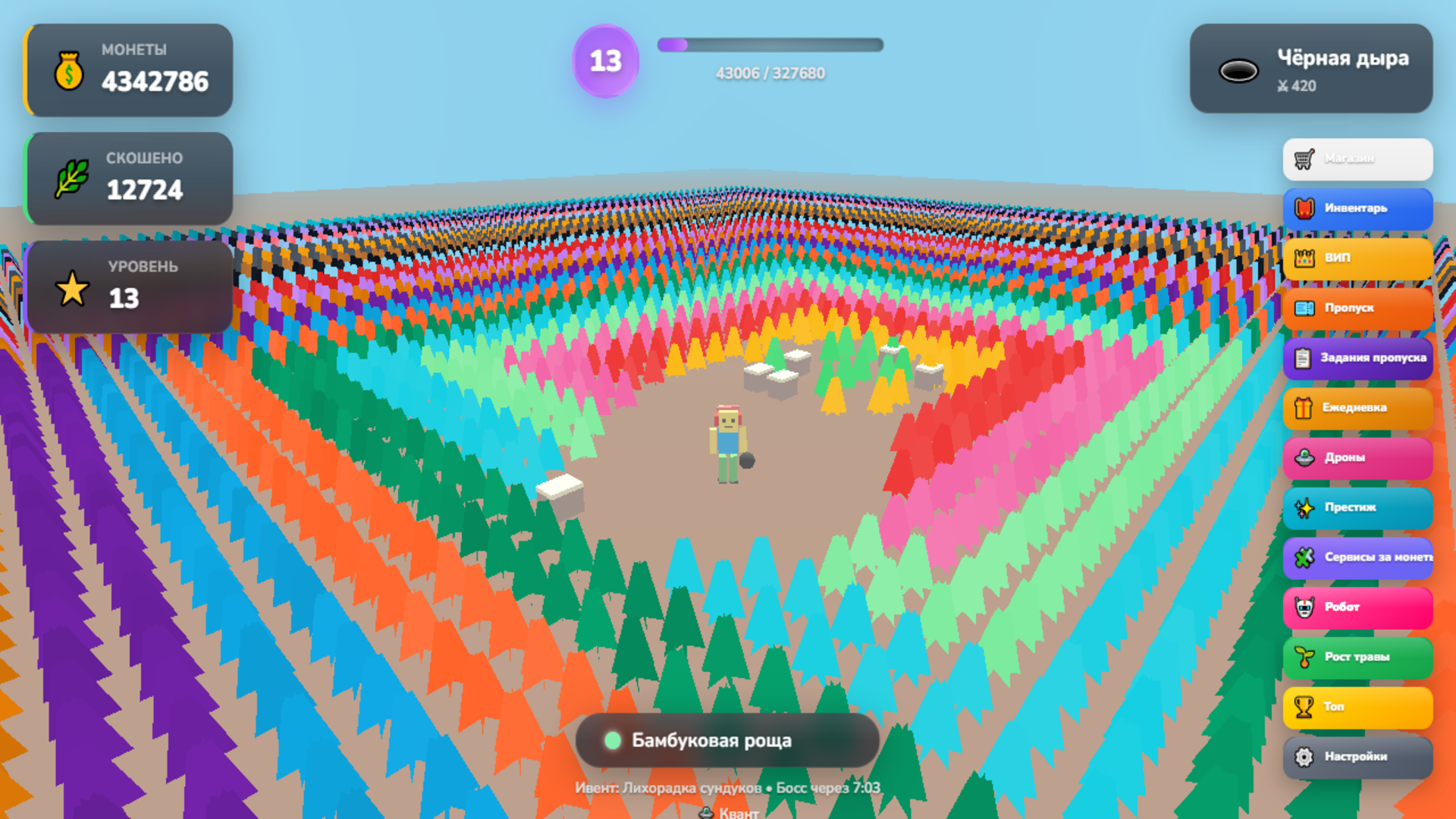Select the Бамбуковая роща location bar
Viewport: 1456px width, 819px height.
pos(727,741)
